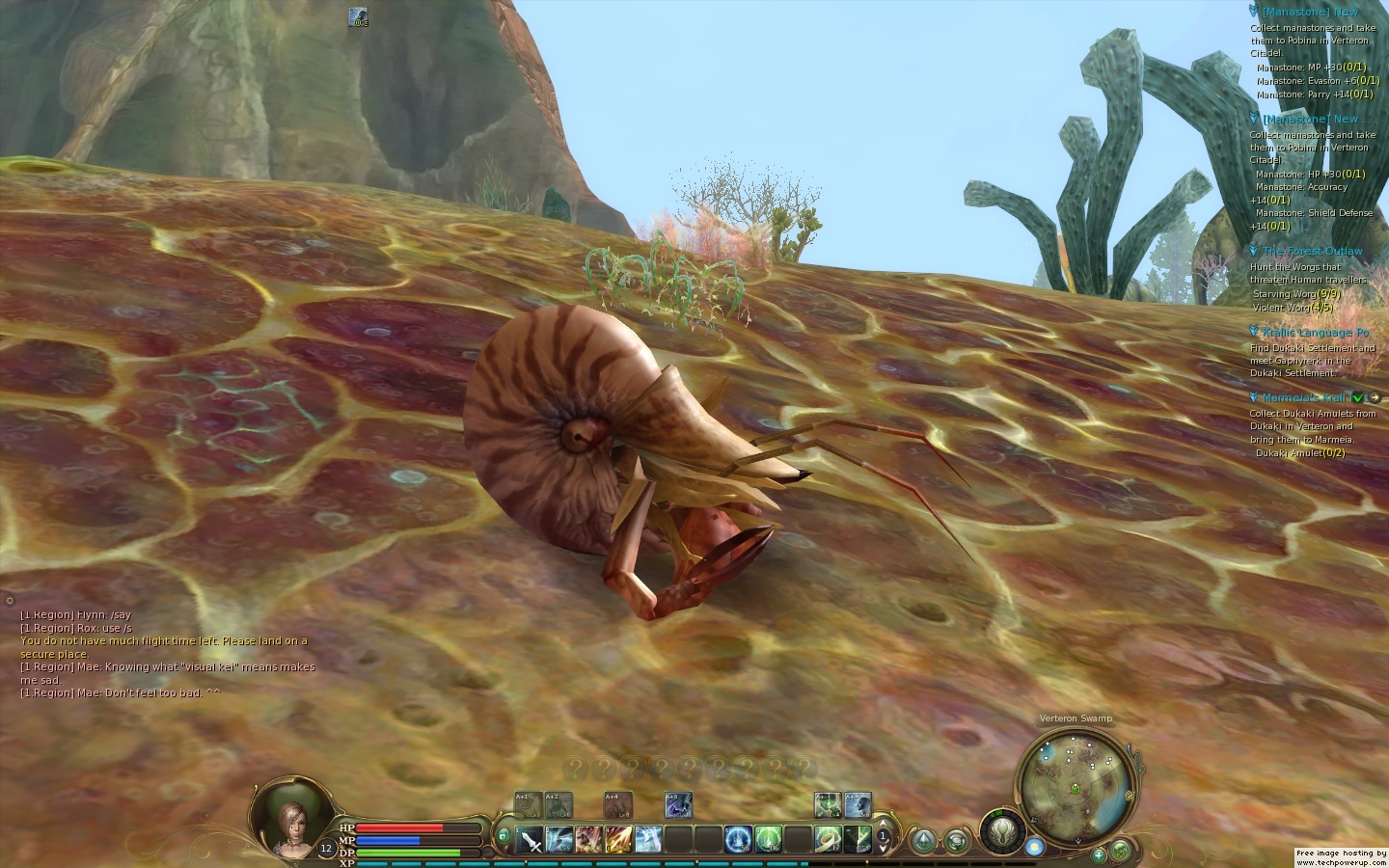Open The Forest Outlaw quest entry
Screen dimensions: 1389x868
click(1312, 252)
